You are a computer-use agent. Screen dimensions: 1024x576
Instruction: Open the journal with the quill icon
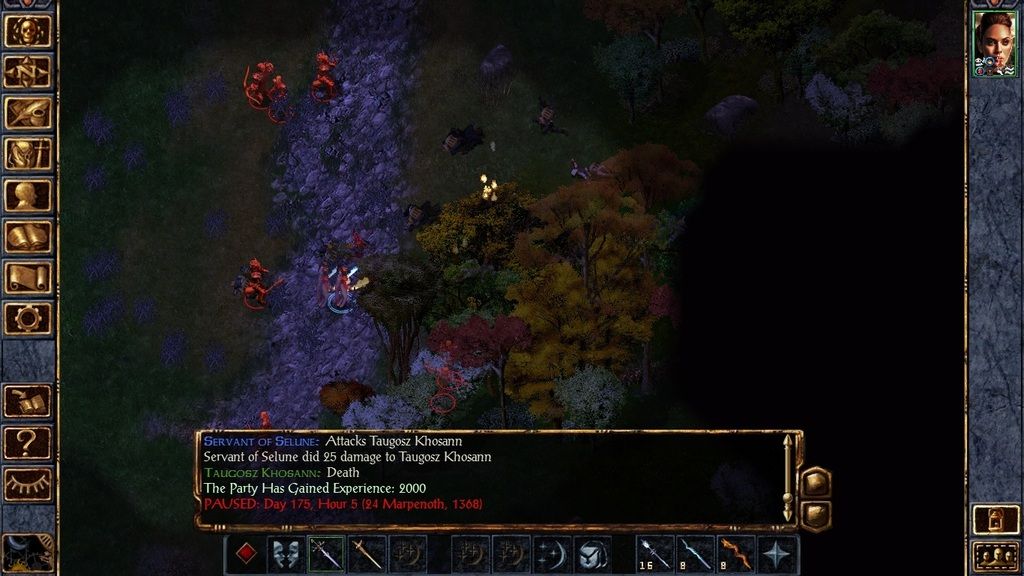click(x=28, y=113)
